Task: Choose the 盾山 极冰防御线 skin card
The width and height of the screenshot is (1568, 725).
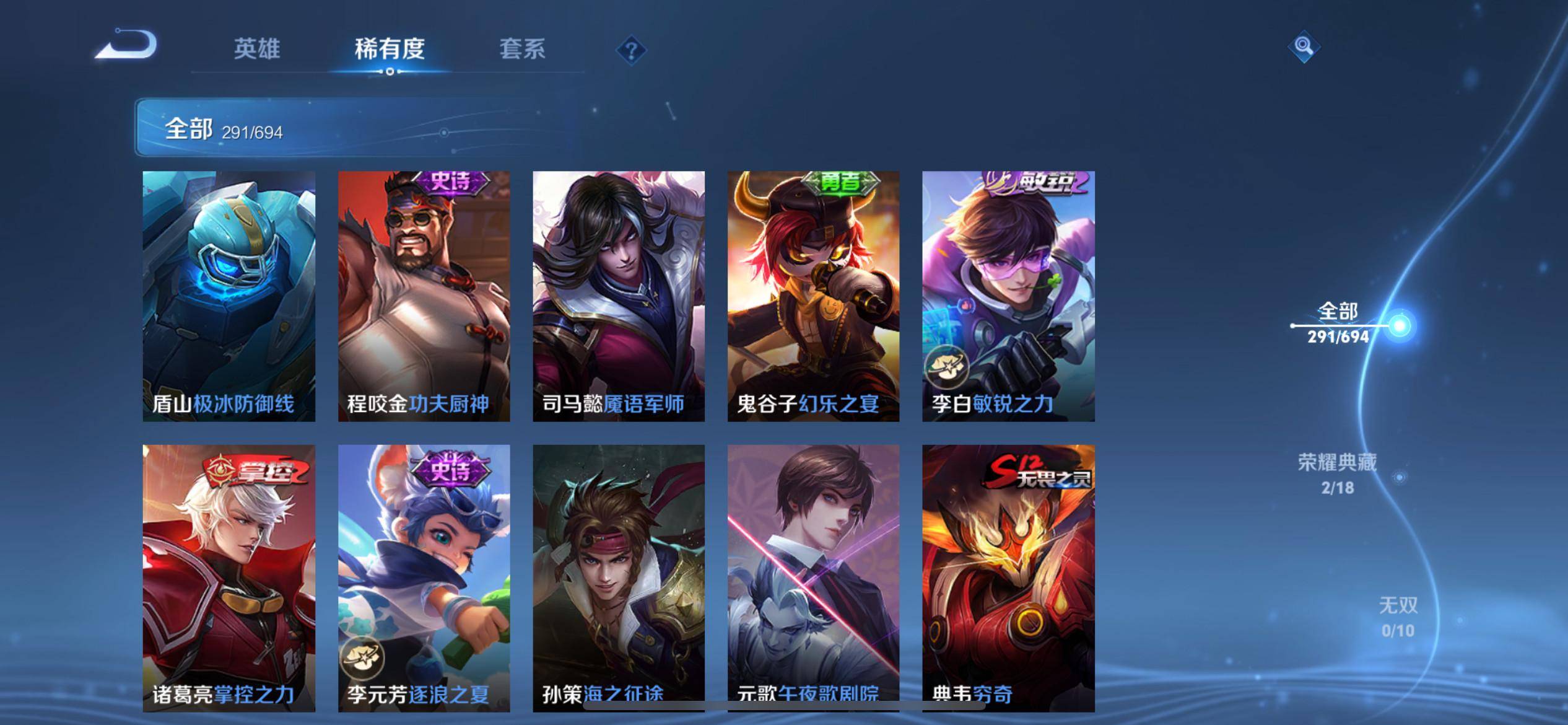Action: (229, 296)
